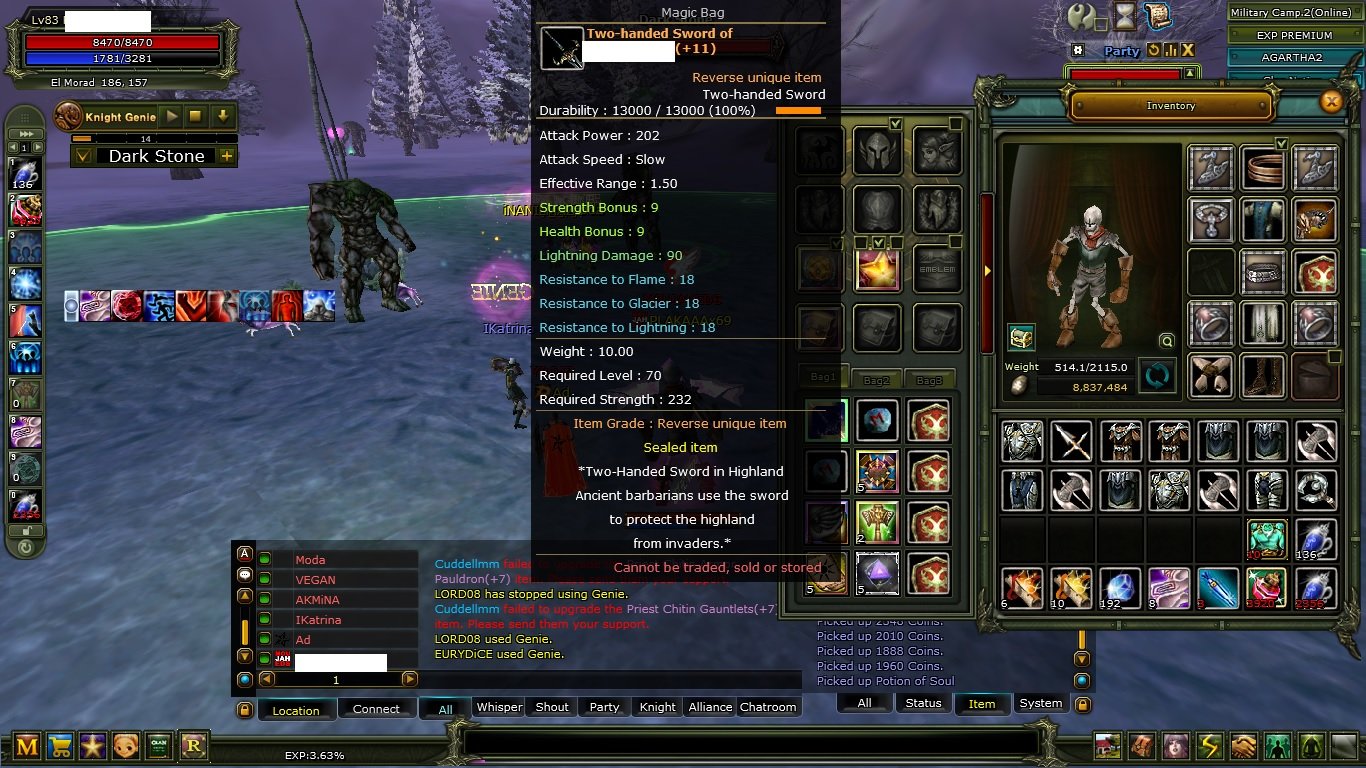1366x768 pixels.
Task: Click the R rank icon bottom left
Action: click(193, 747)
